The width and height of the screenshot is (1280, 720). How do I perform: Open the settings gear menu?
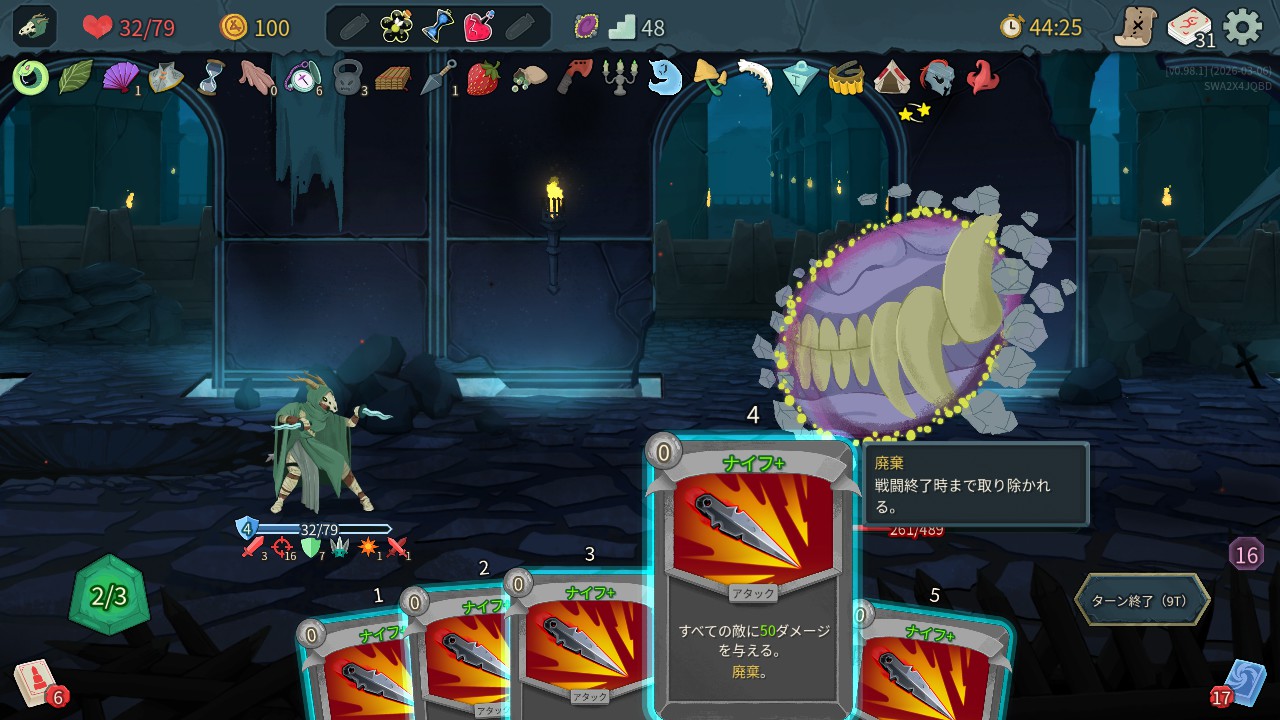point(1243,27)
